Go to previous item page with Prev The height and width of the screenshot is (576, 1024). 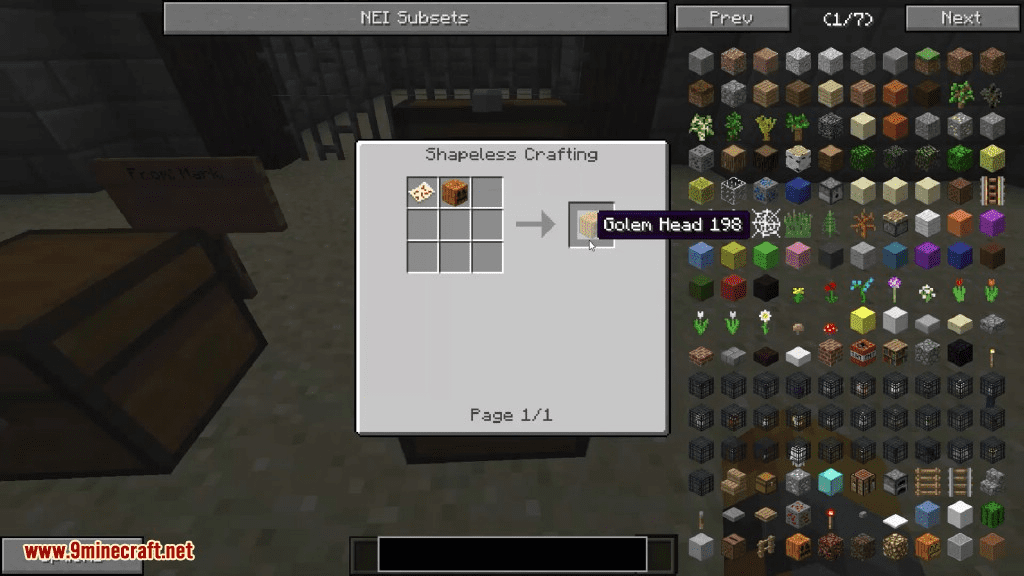(730, 18)
